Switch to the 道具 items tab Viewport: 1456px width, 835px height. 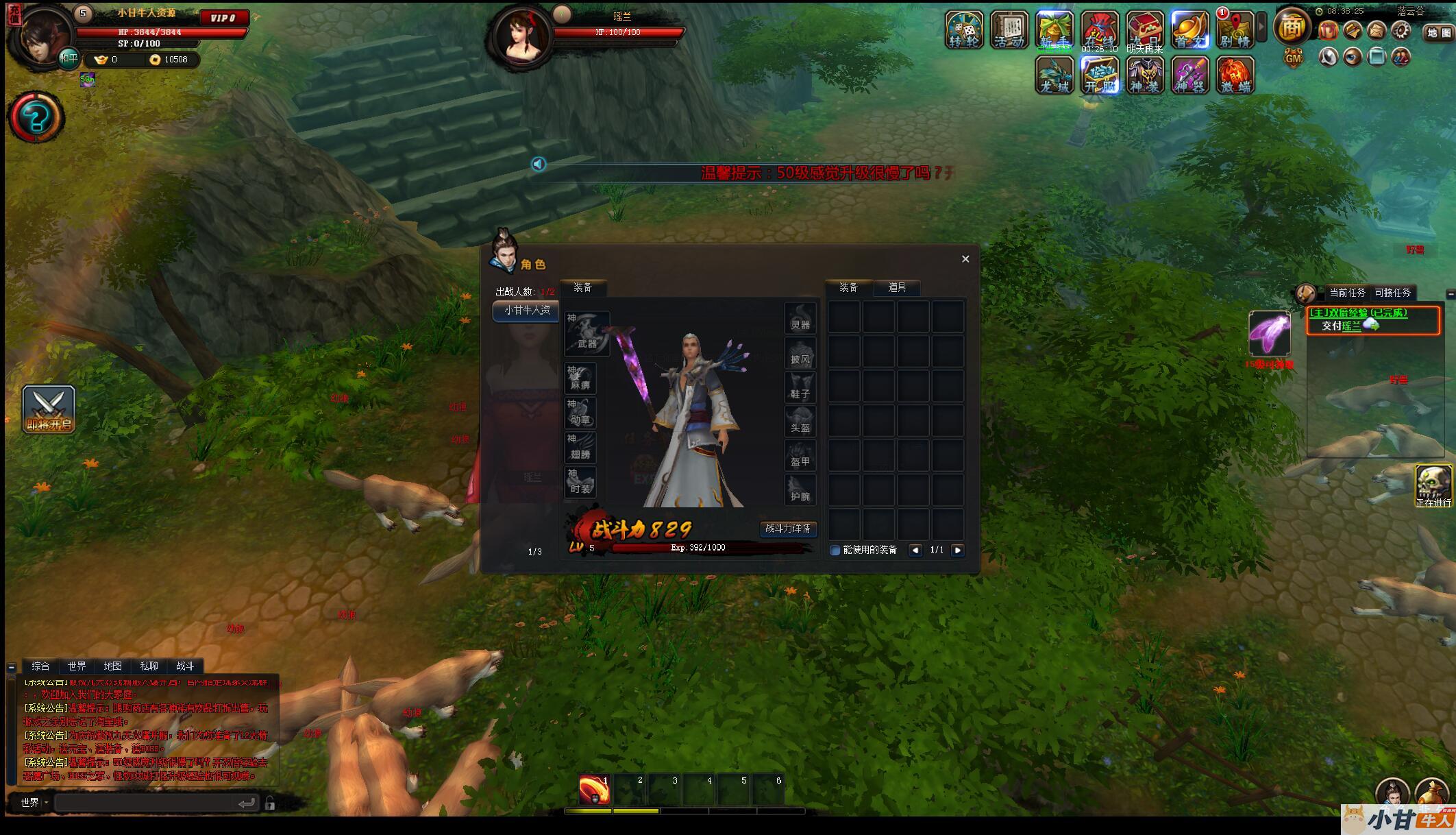click(x=897, y=288)
